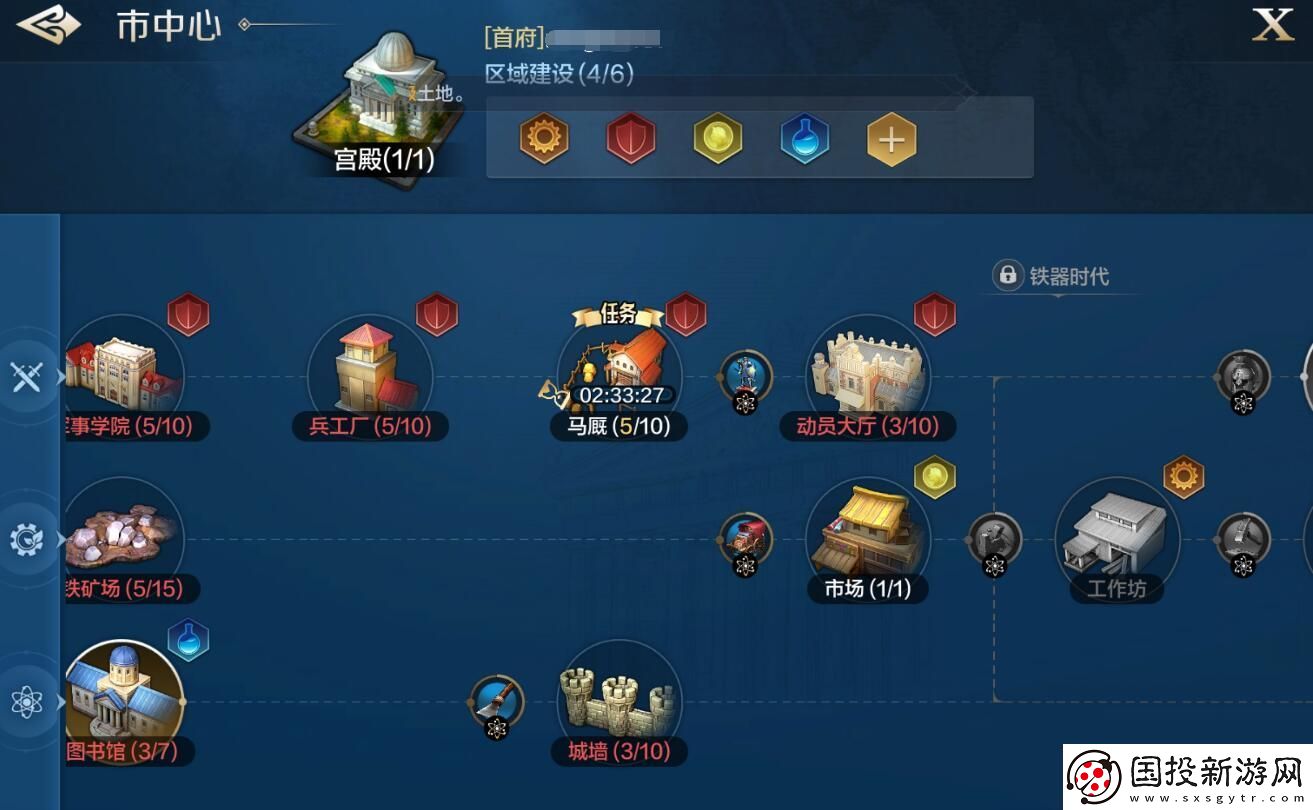Close the city center screen
The width and height of the screenshot is (1313, 810).
point(1273,26)
